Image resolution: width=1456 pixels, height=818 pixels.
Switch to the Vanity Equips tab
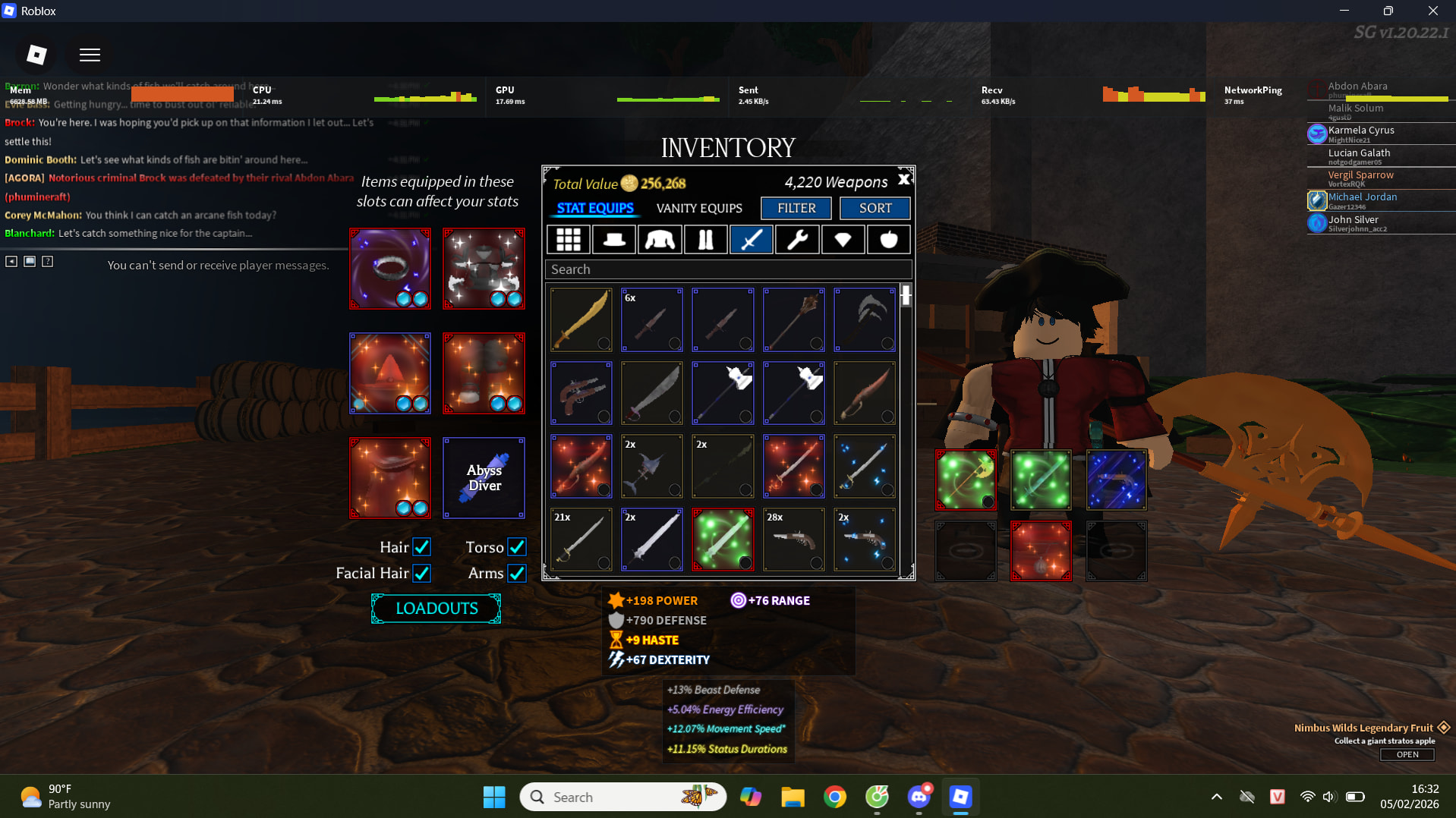click(699, 208)
